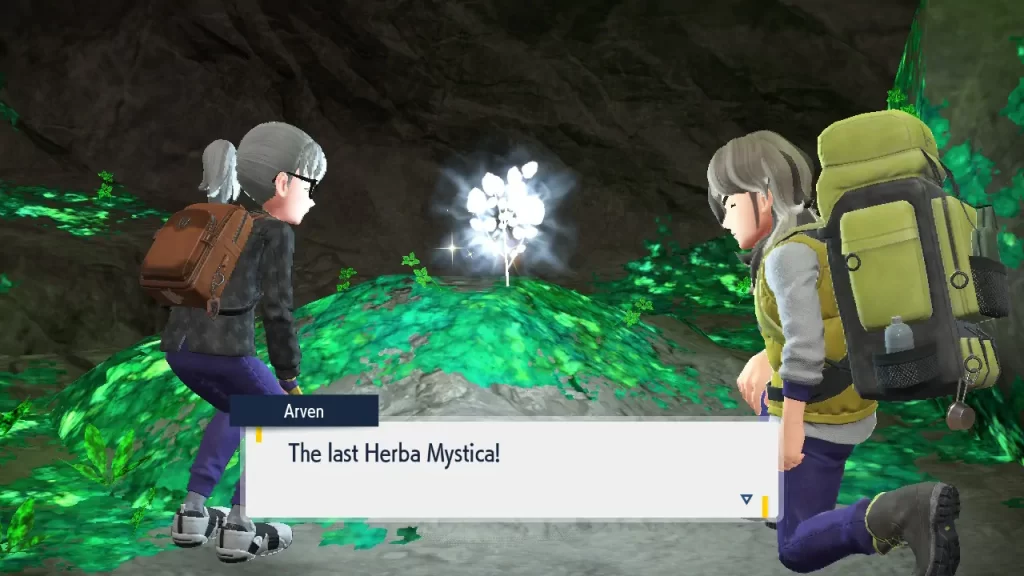Advance the dialogue using the blue arrow
The width and height of the screenshot is (1024, 576).
point(746,498)
